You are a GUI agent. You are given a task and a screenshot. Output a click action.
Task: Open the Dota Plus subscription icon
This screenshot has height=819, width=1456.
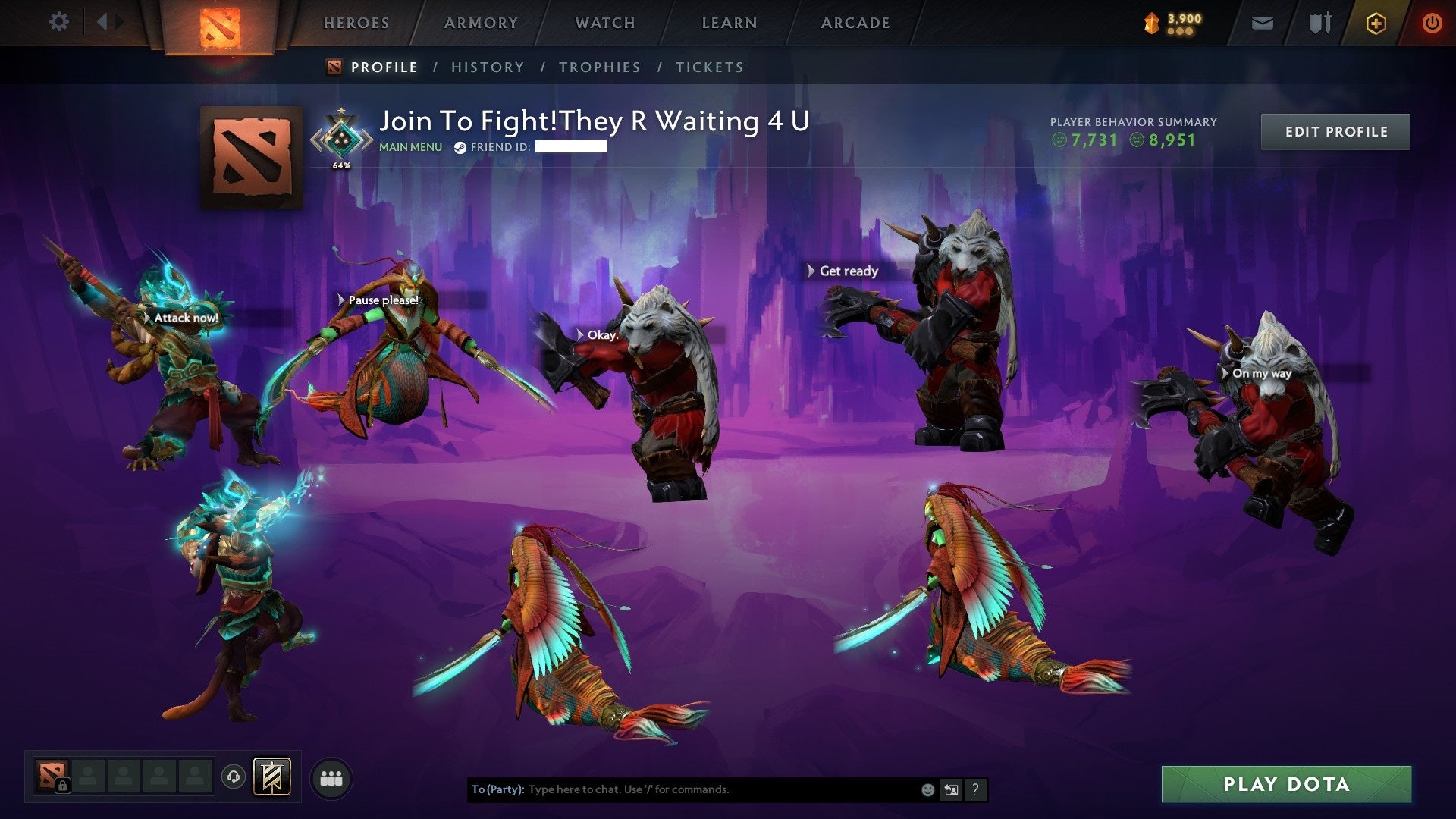point(1376,22)
